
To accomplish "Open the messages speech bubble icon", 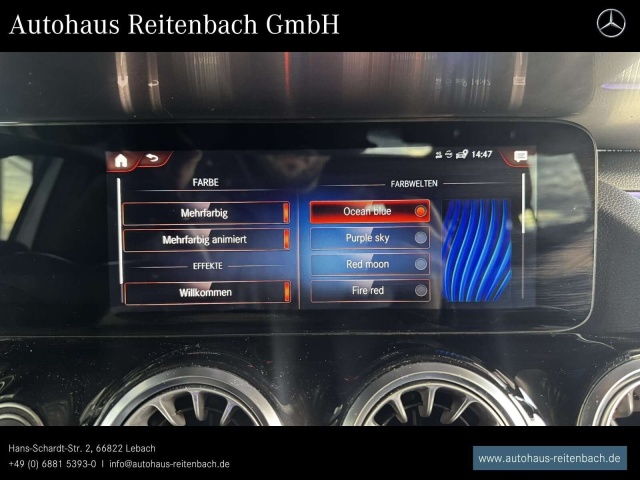I will click(x=520, y=156).
